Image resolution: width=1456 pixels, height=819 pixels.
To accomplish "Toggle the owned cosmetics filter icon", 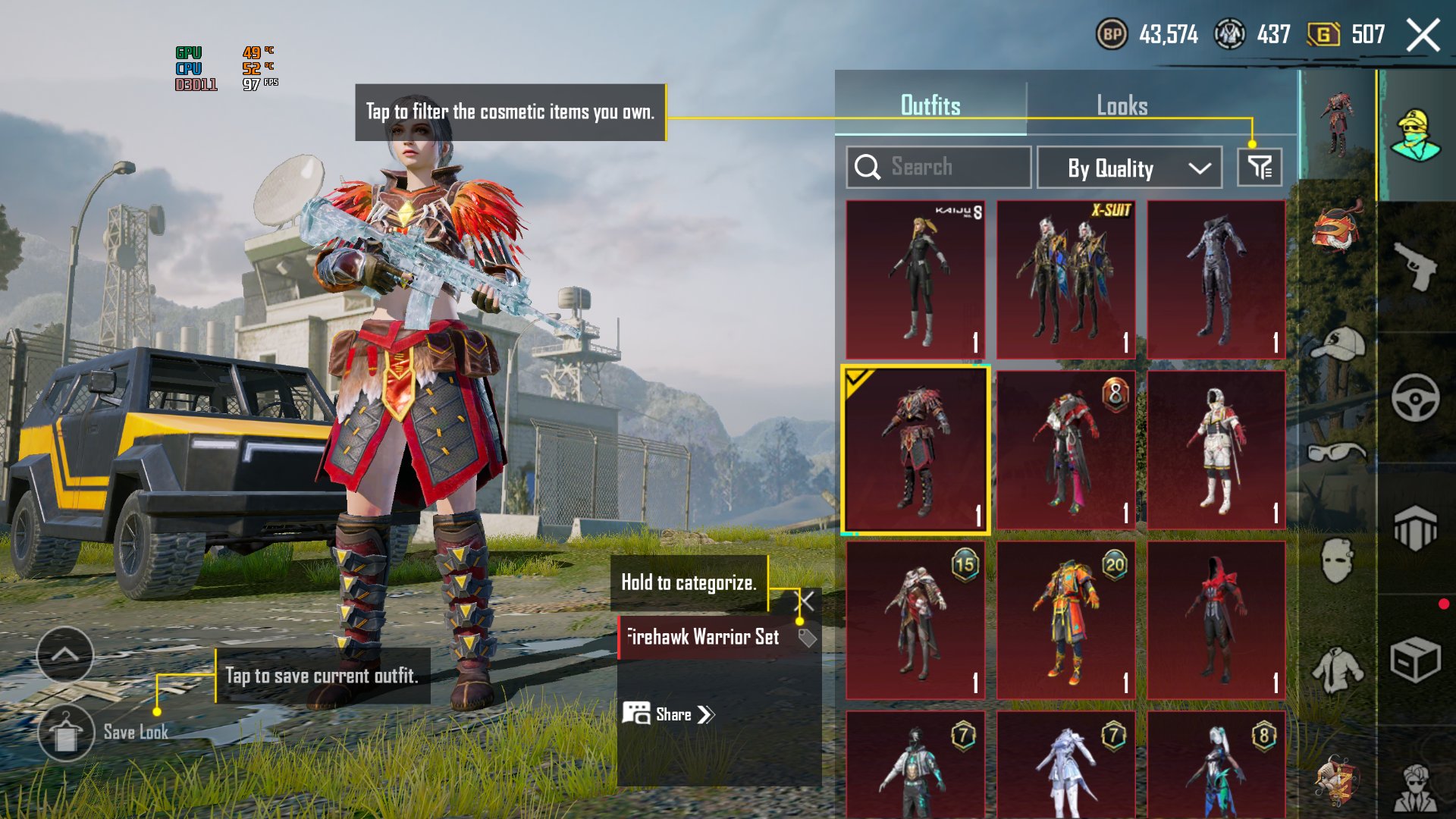I will coord(1260,168).
